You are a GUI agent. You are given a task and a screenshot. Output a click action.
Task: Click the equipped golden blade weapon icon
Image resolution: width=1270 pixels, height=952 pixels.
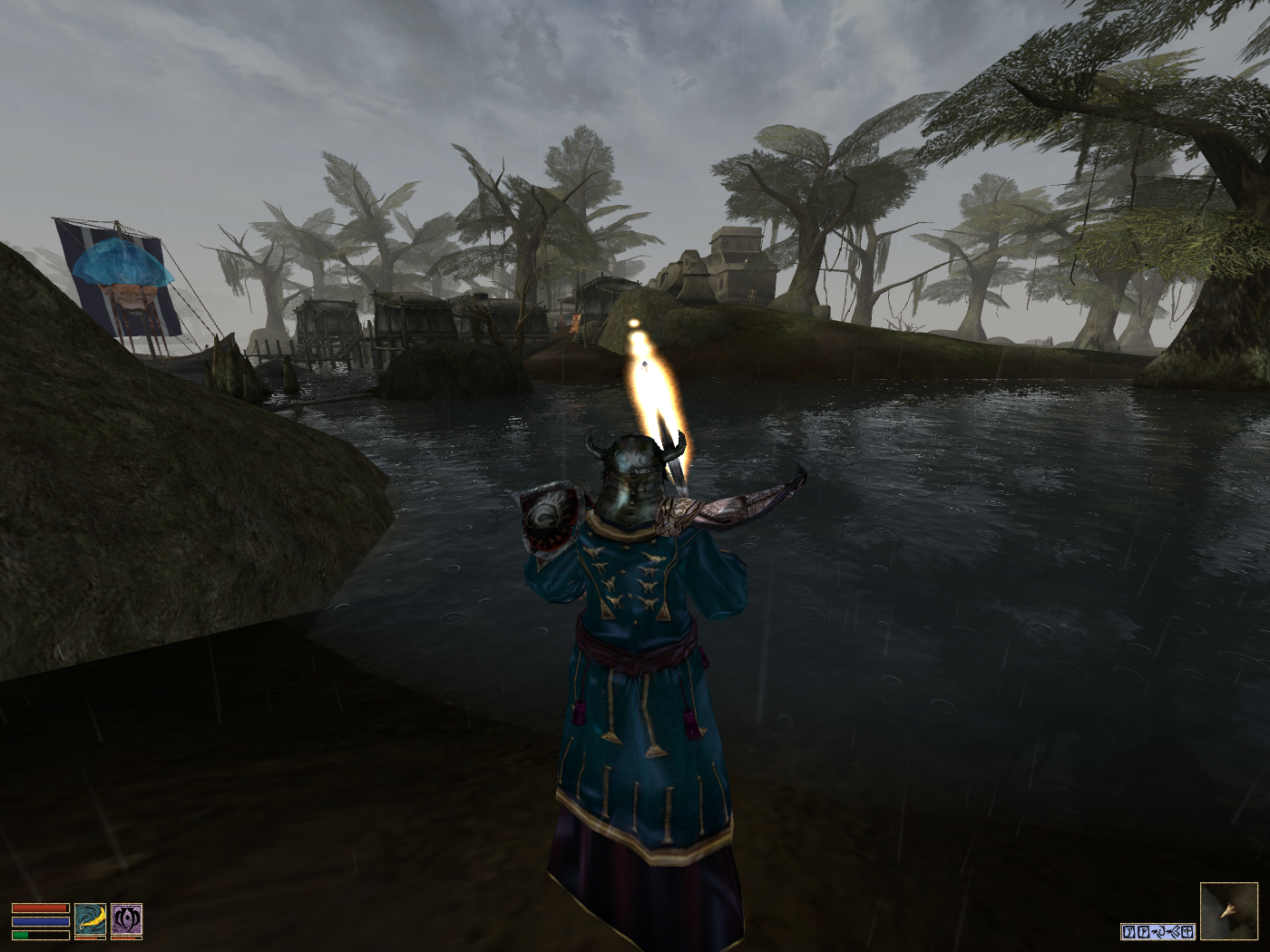click(90, 918)
